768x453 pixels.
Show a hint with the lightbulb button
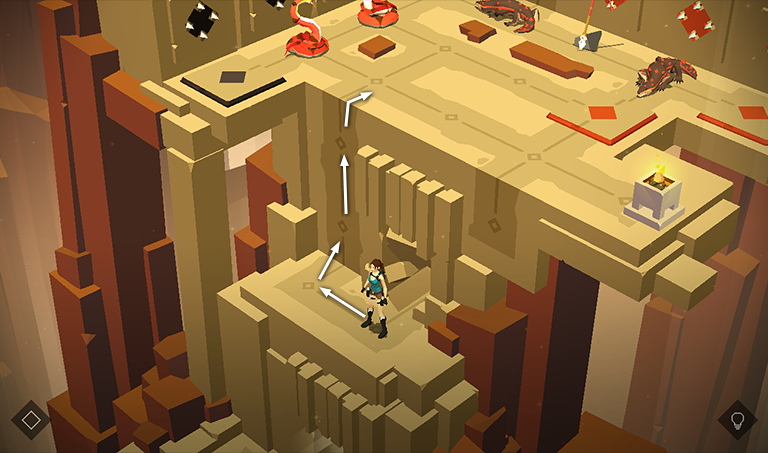point(737,419)
